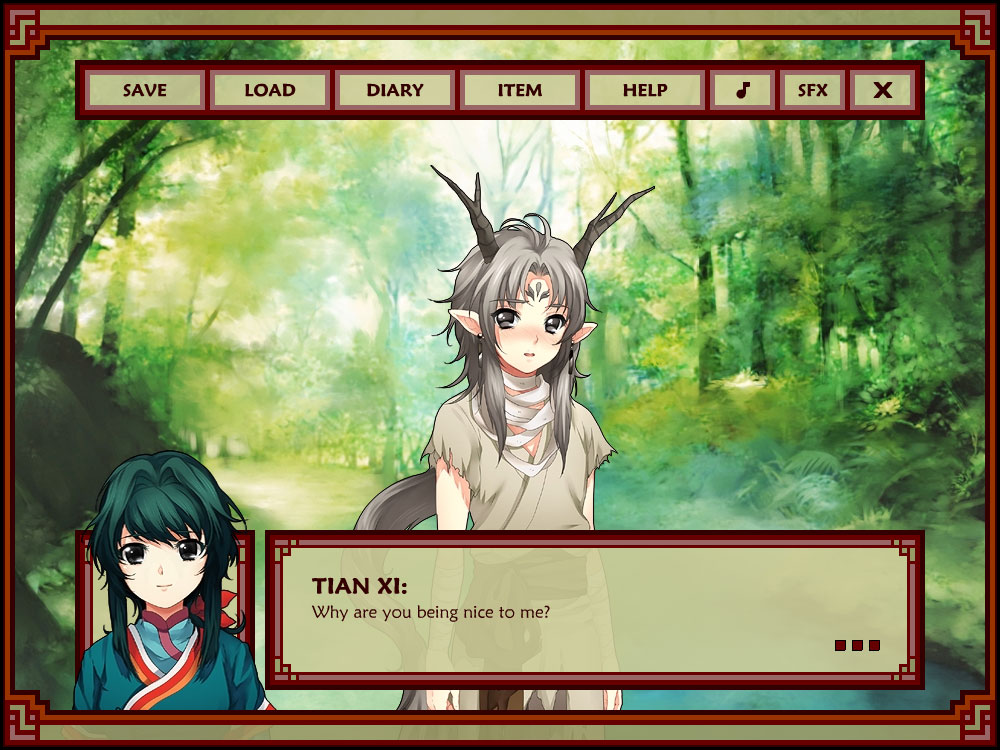Close the game with the X button
The width and height of the screenshot is (1000, 750).
(882, 90)
